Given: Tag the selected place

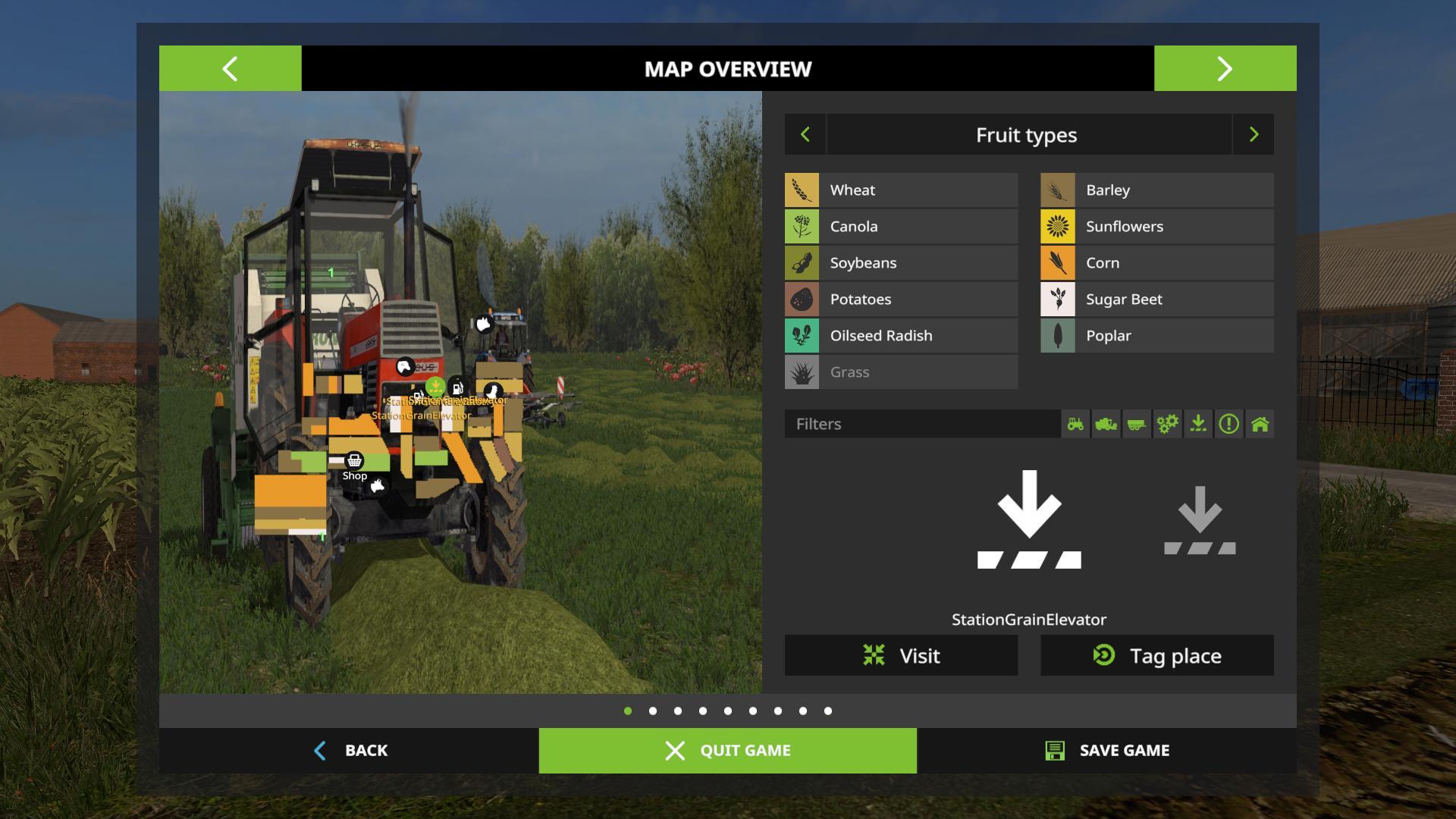Looking at the screenshot, I should pos(1156,655).
